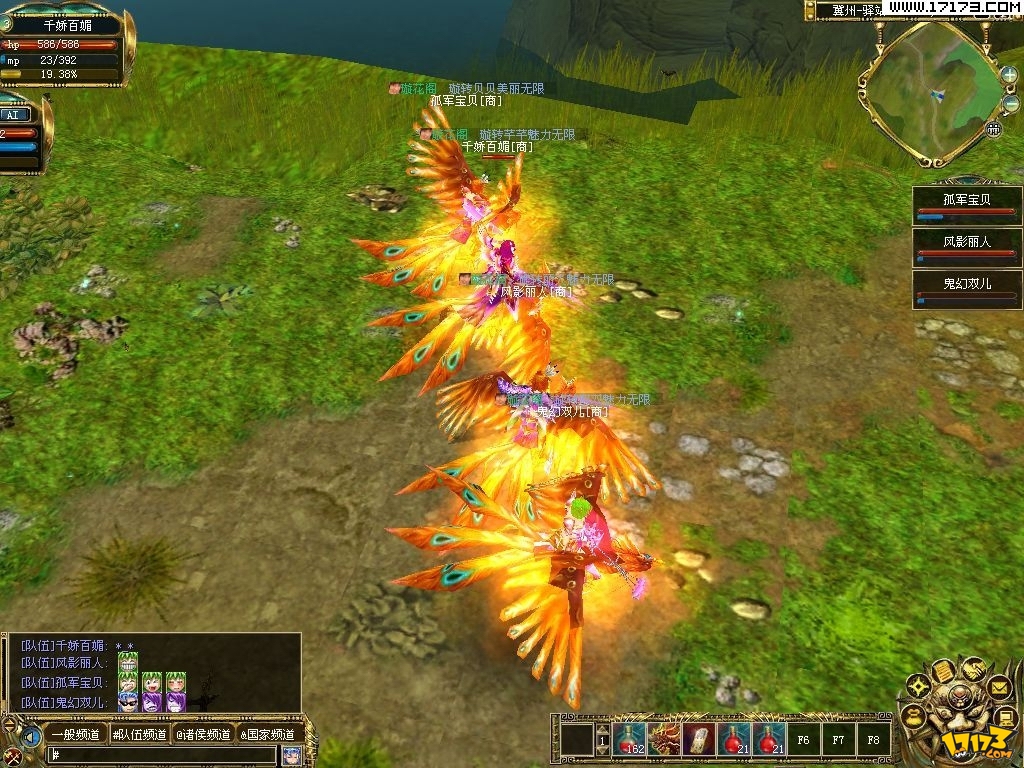Image resolution: width=1024 pixels, height=768 pixels.
Task: Select party member 鬼幻双儿 frame
Action: pos(967,287)
